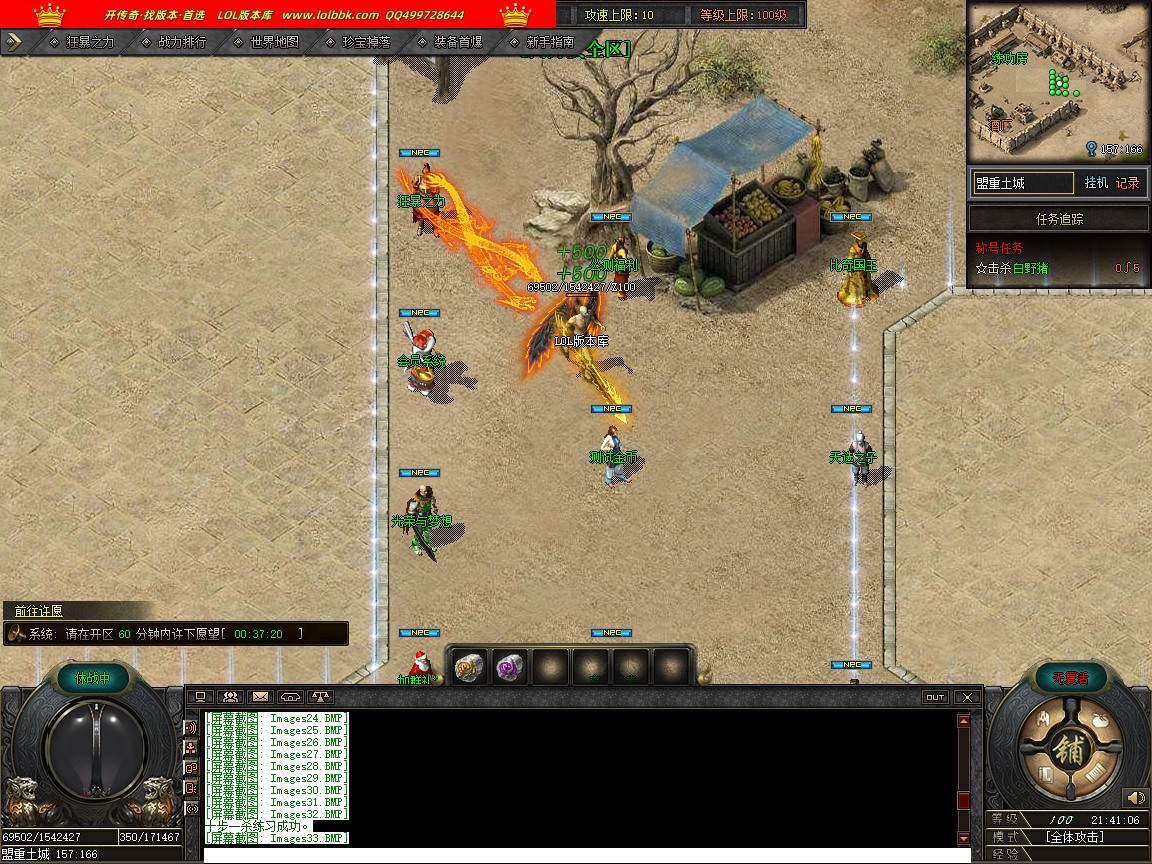Collapse the top menu bar arrow
1152x864 pixels.
click(14, 42)
